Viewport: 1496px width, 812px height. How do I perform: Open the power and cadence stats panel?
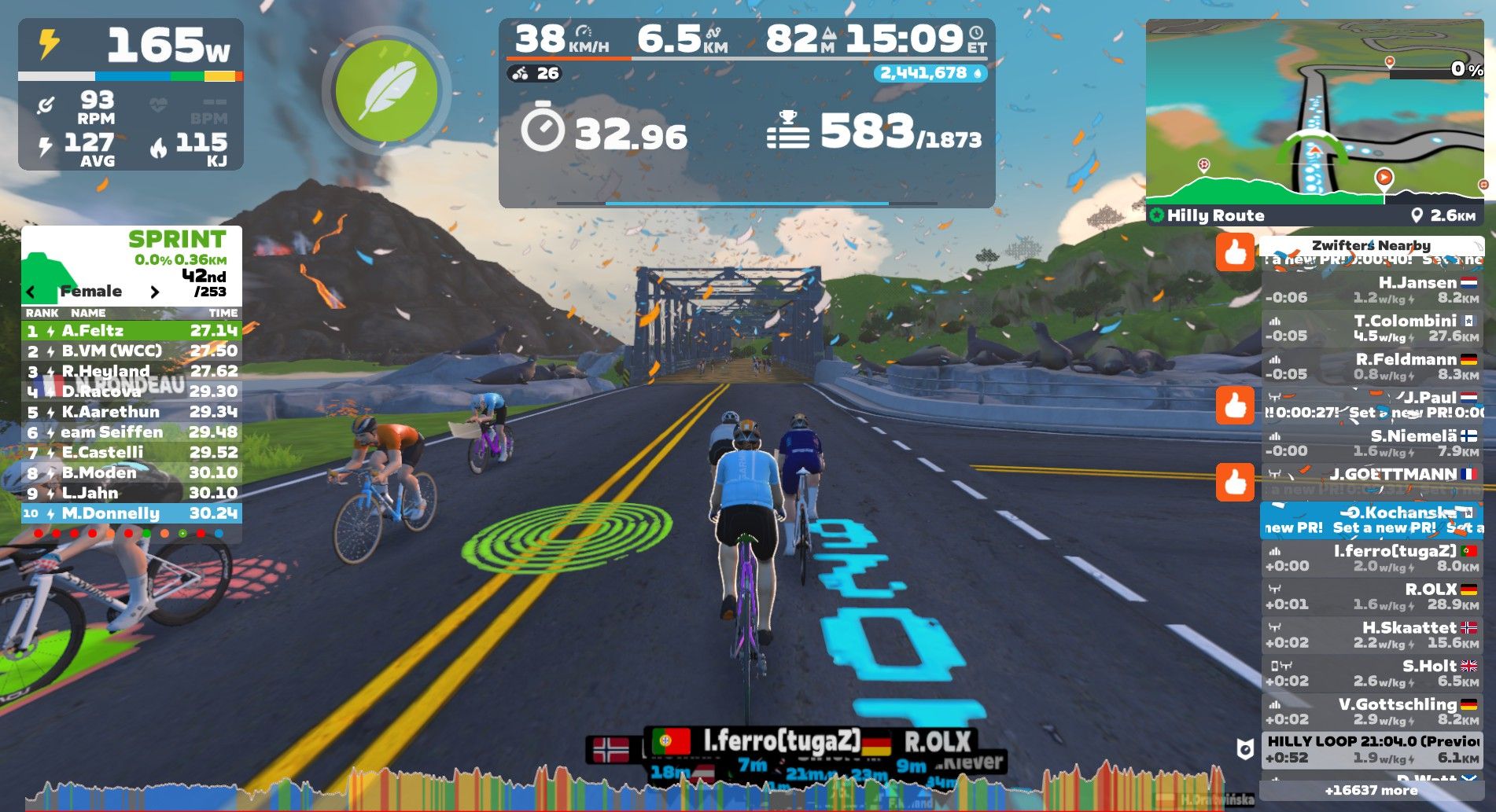[131, 94]
